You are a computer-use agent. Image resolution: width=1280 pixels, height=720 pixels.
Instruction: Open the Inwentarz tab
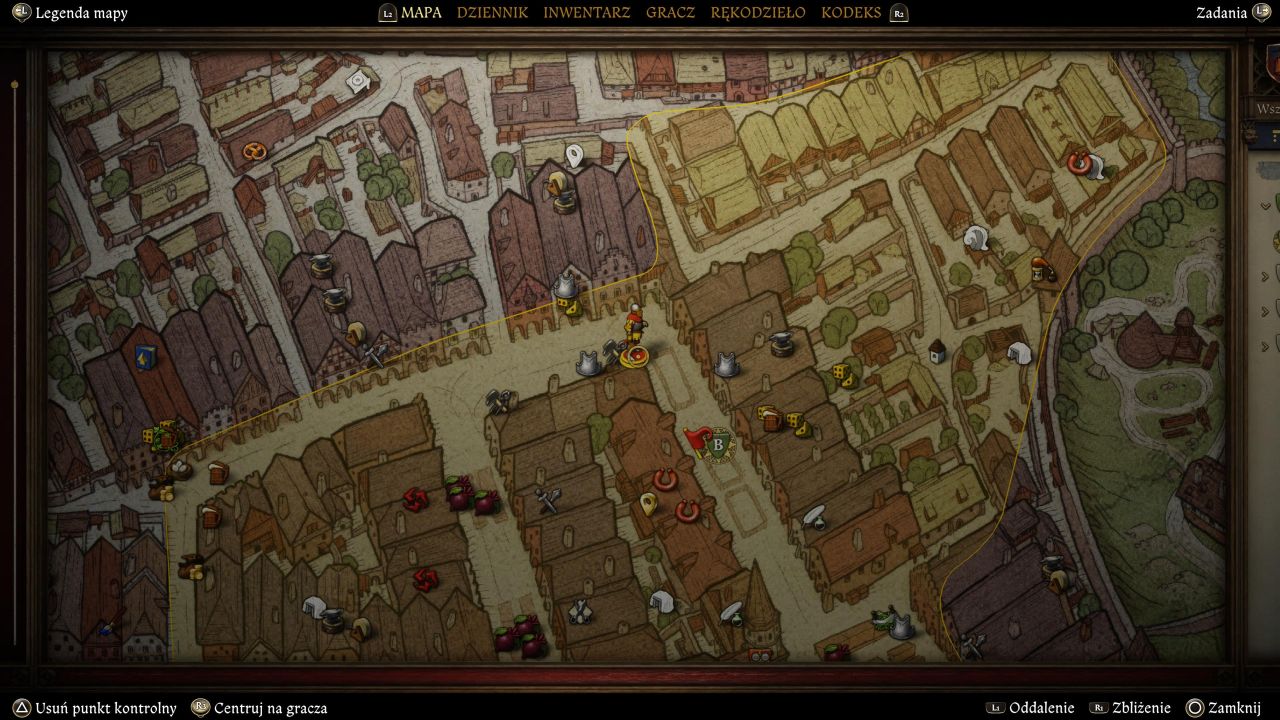point(587,13)
